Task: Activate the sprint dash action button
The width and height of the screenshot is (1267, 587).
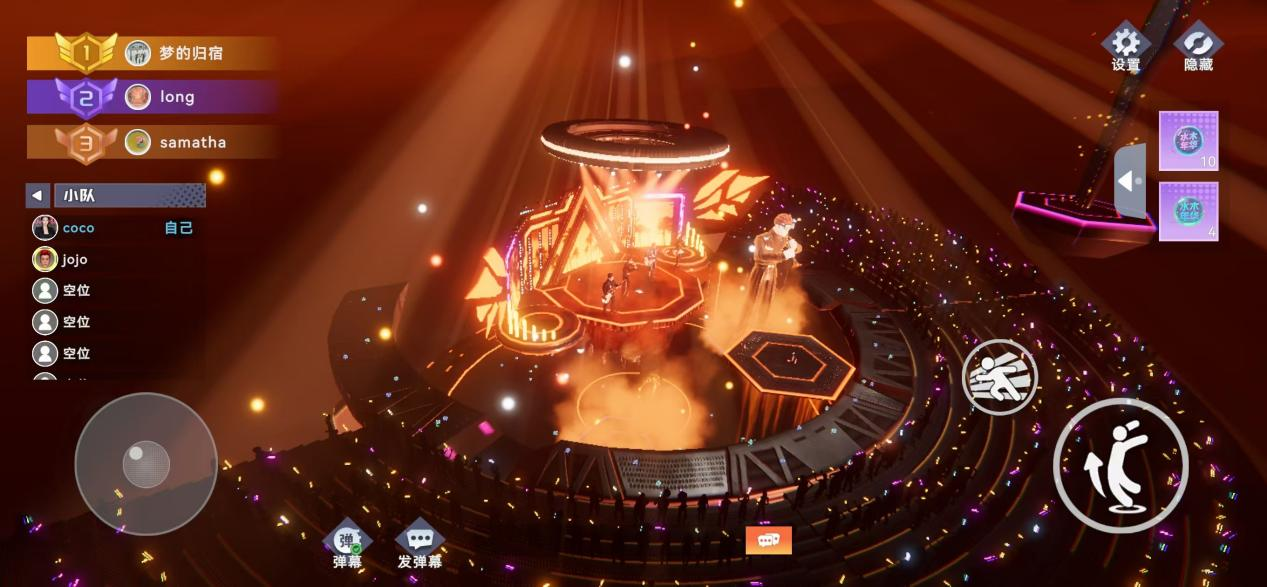Action: point(999,377)
